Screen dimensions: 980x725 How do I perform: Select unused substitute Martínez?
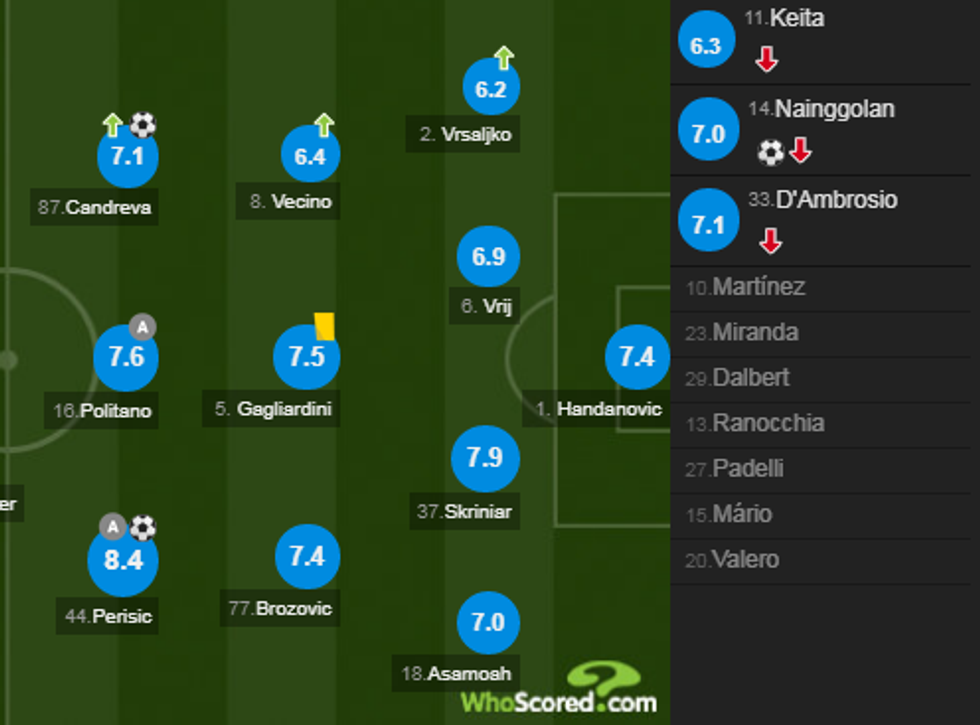coord(758,288)
